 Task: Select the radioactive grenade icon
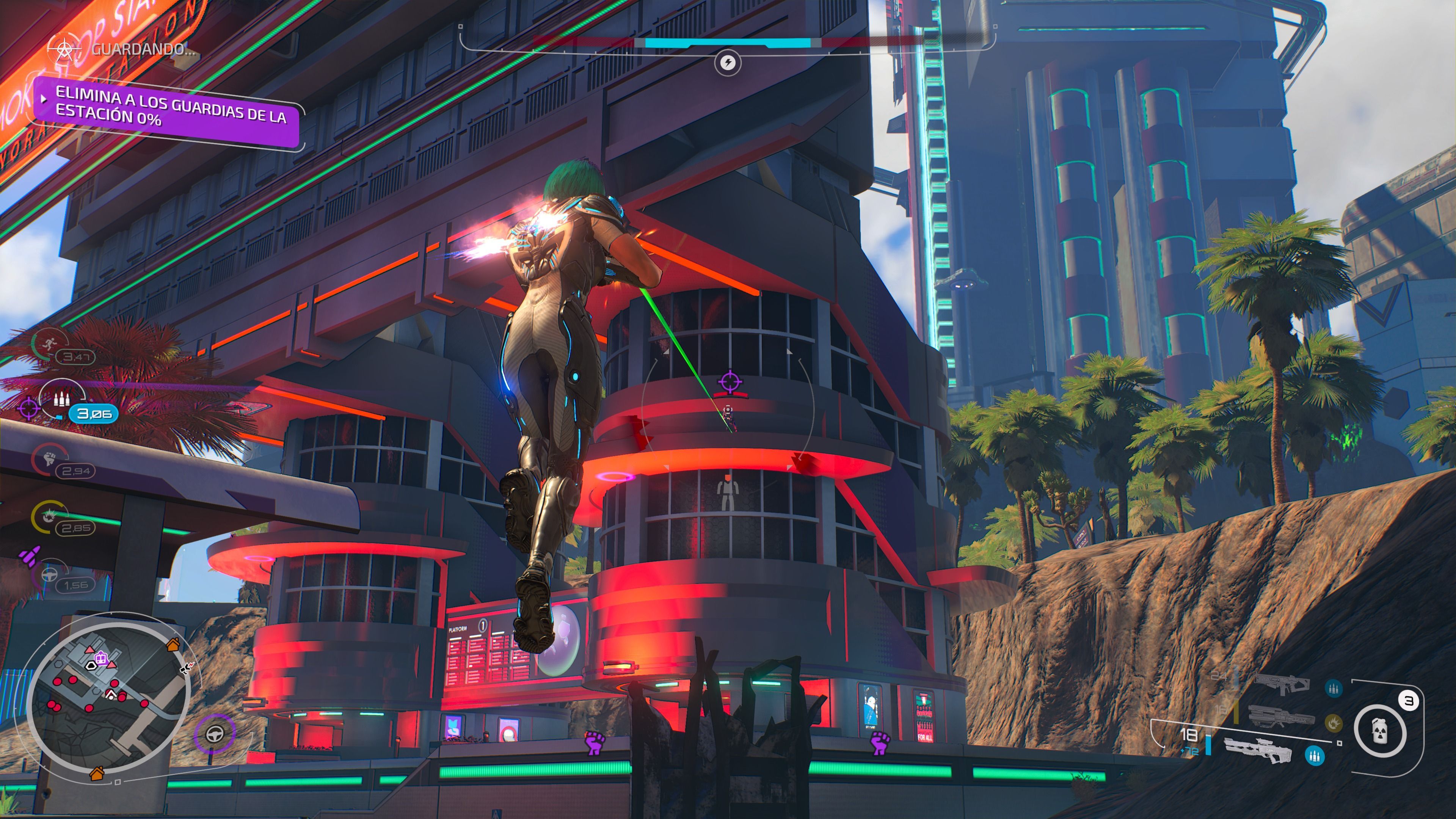click(x=1380, y=731)
